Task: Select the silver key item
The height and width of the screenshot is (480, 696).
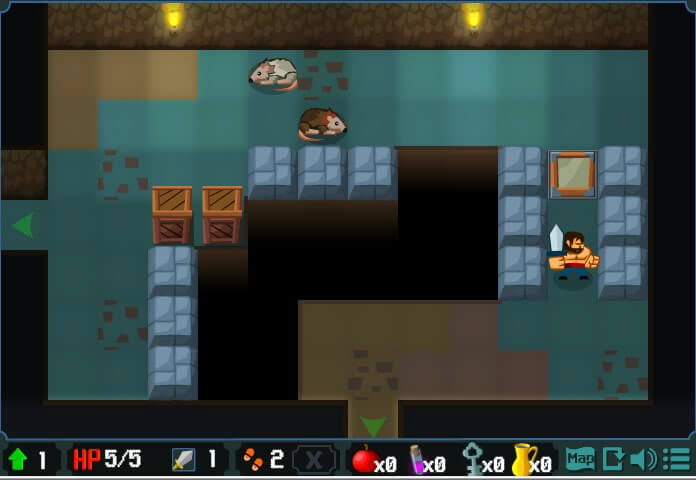Action: point(472,460)
